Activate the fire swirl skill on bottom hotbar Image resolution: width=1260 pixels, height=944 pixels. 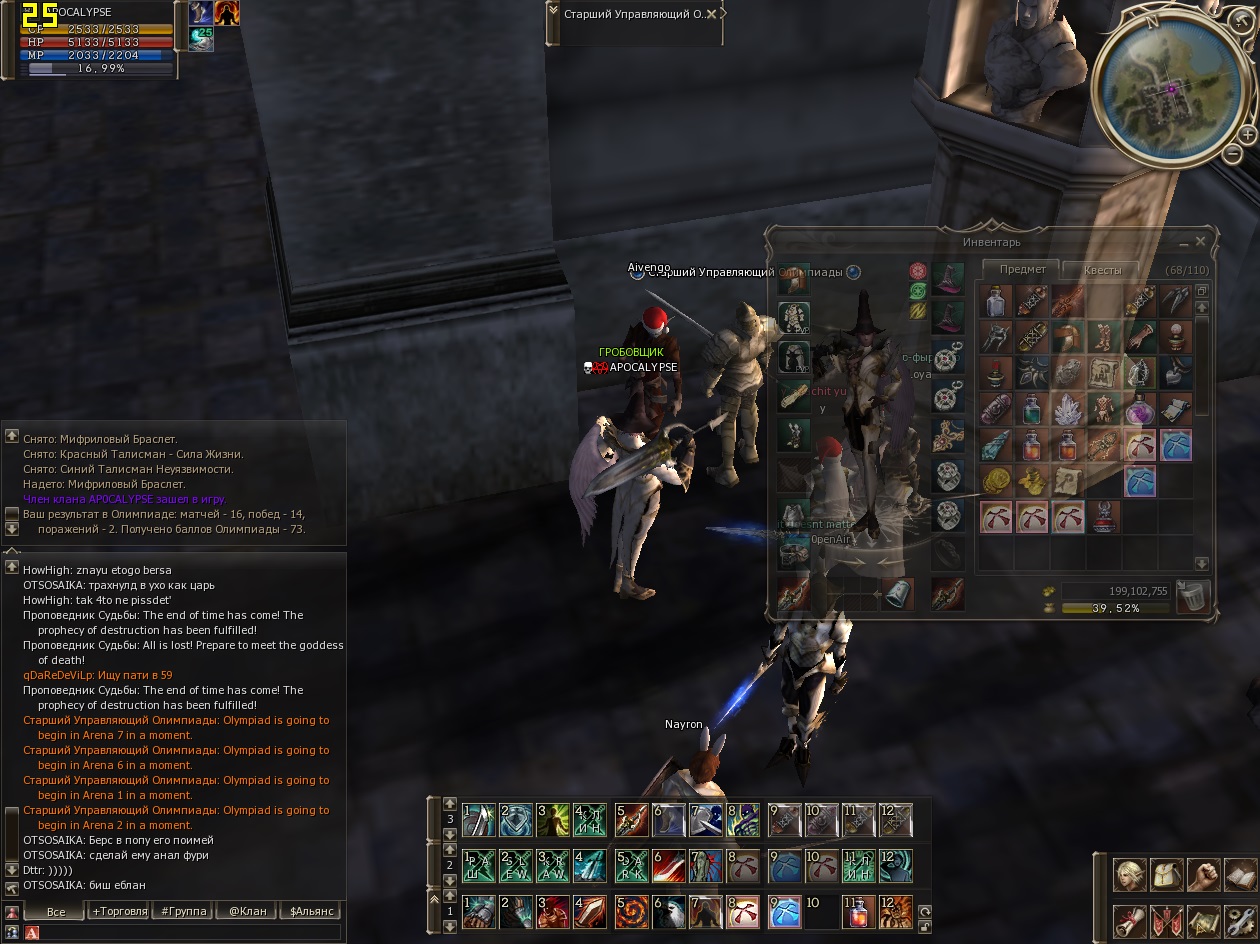[x=630, y=912]
